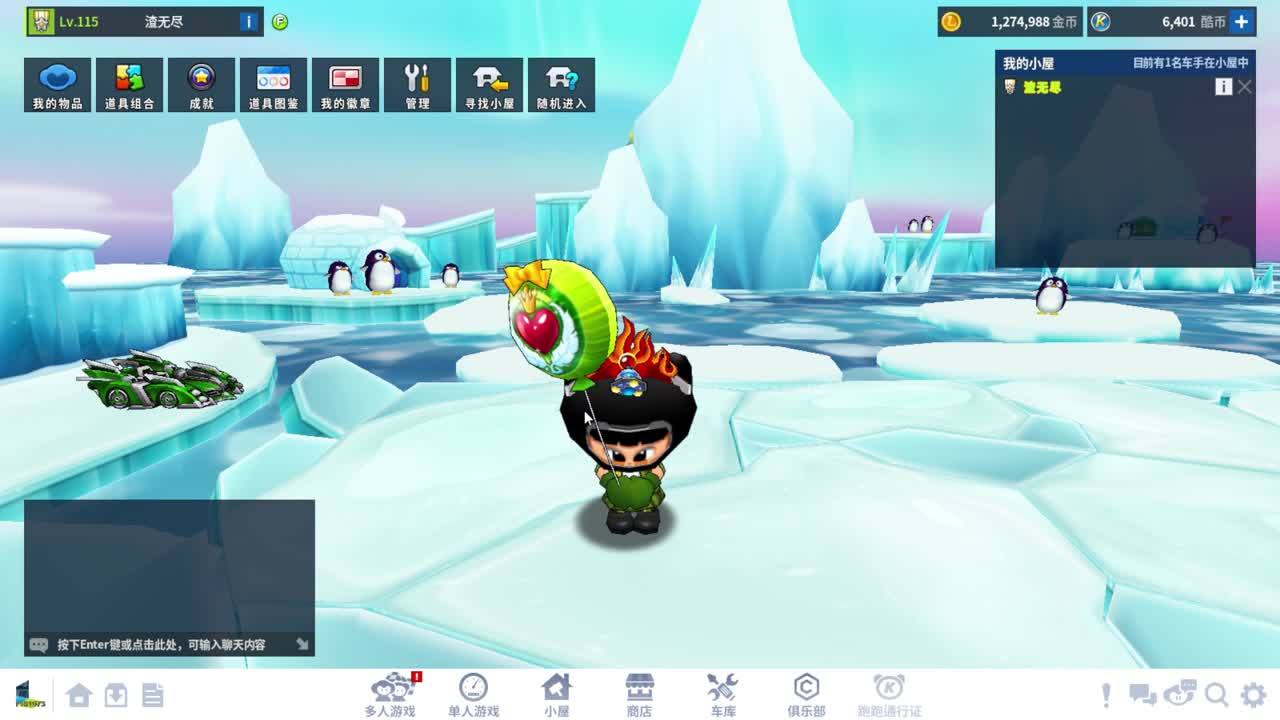Open settings gear icon
The width and height of the screenshot is (1280, 720).
(x=1253, y=694)
